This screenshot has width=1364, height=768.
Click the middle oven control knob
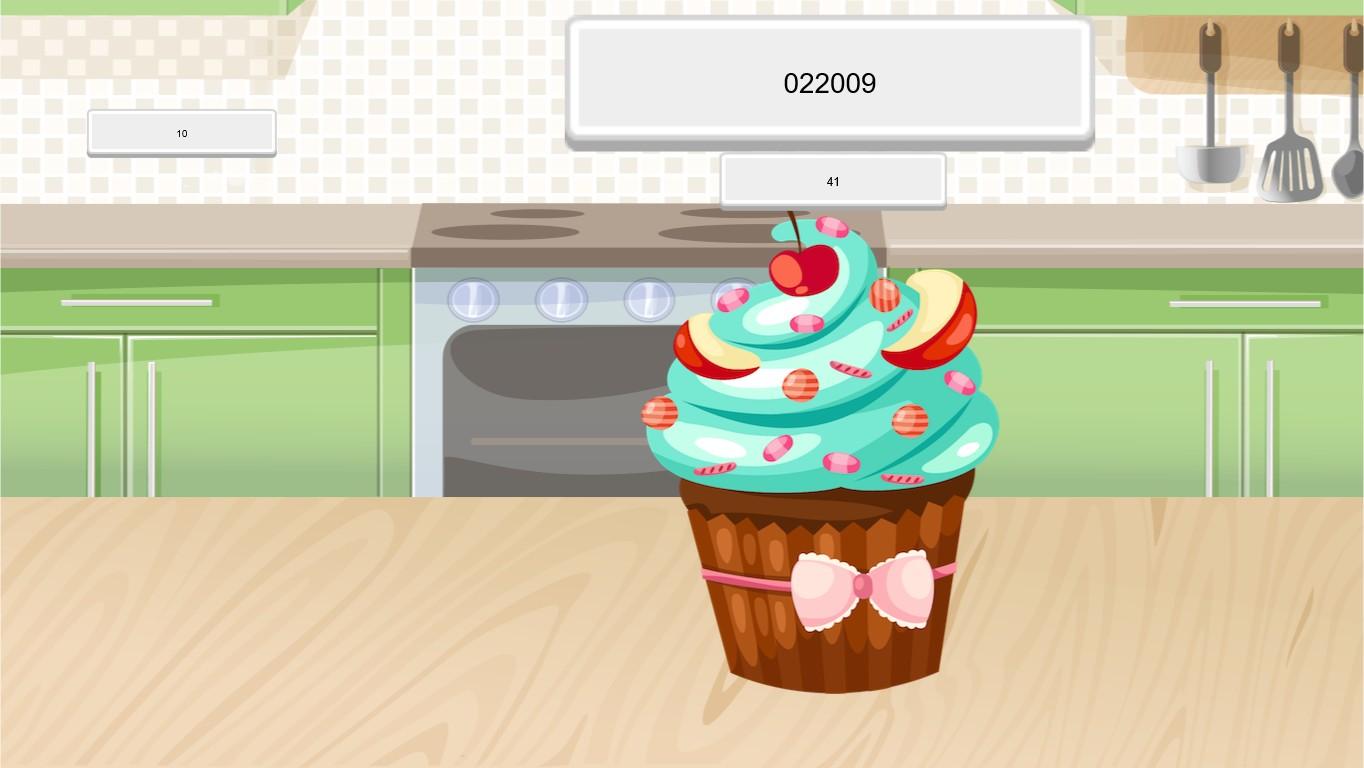[x=561, y=297]
